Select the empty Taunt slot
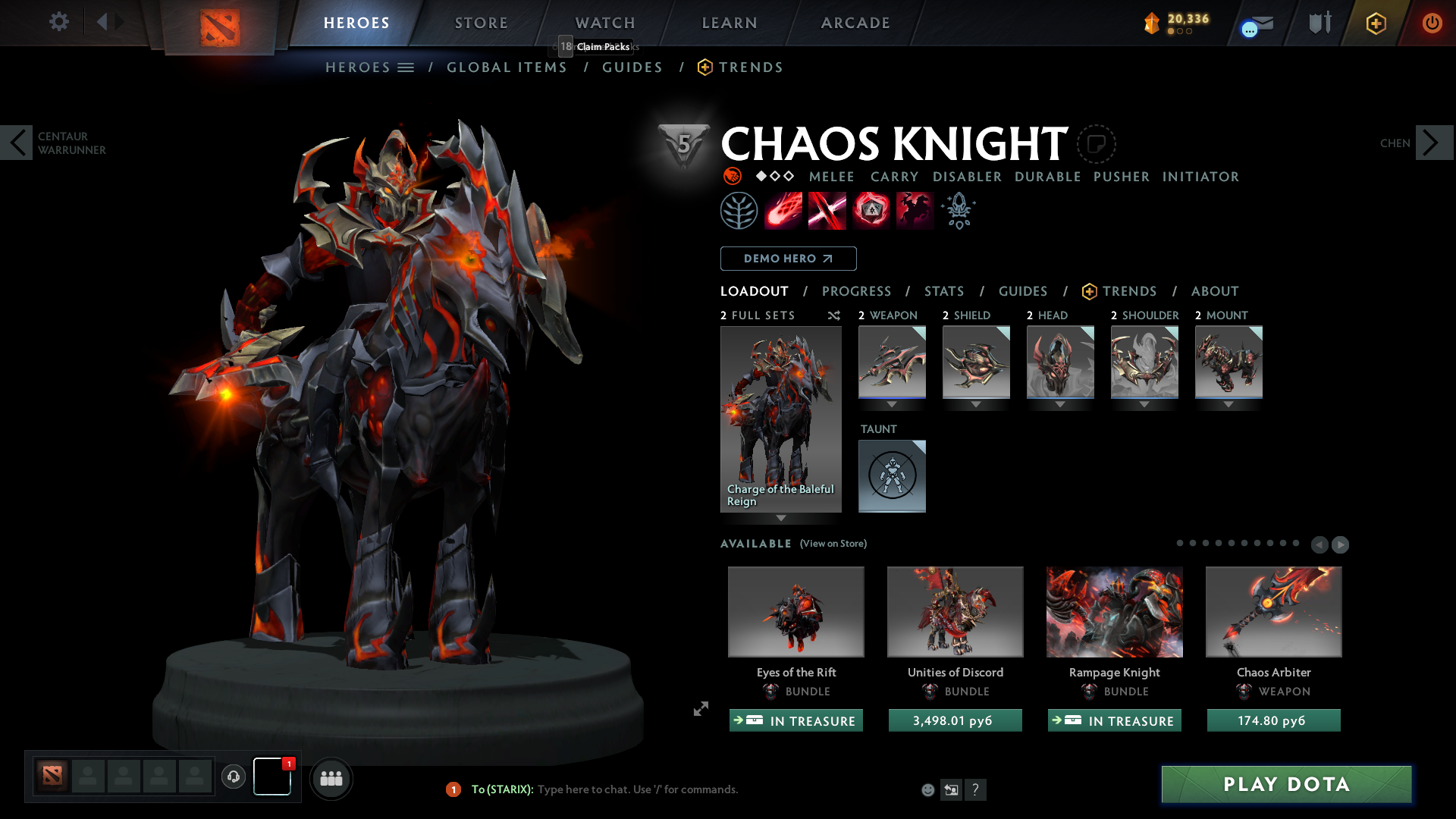Viewport: 1456px width, 819px height. [x=892, y=475]
